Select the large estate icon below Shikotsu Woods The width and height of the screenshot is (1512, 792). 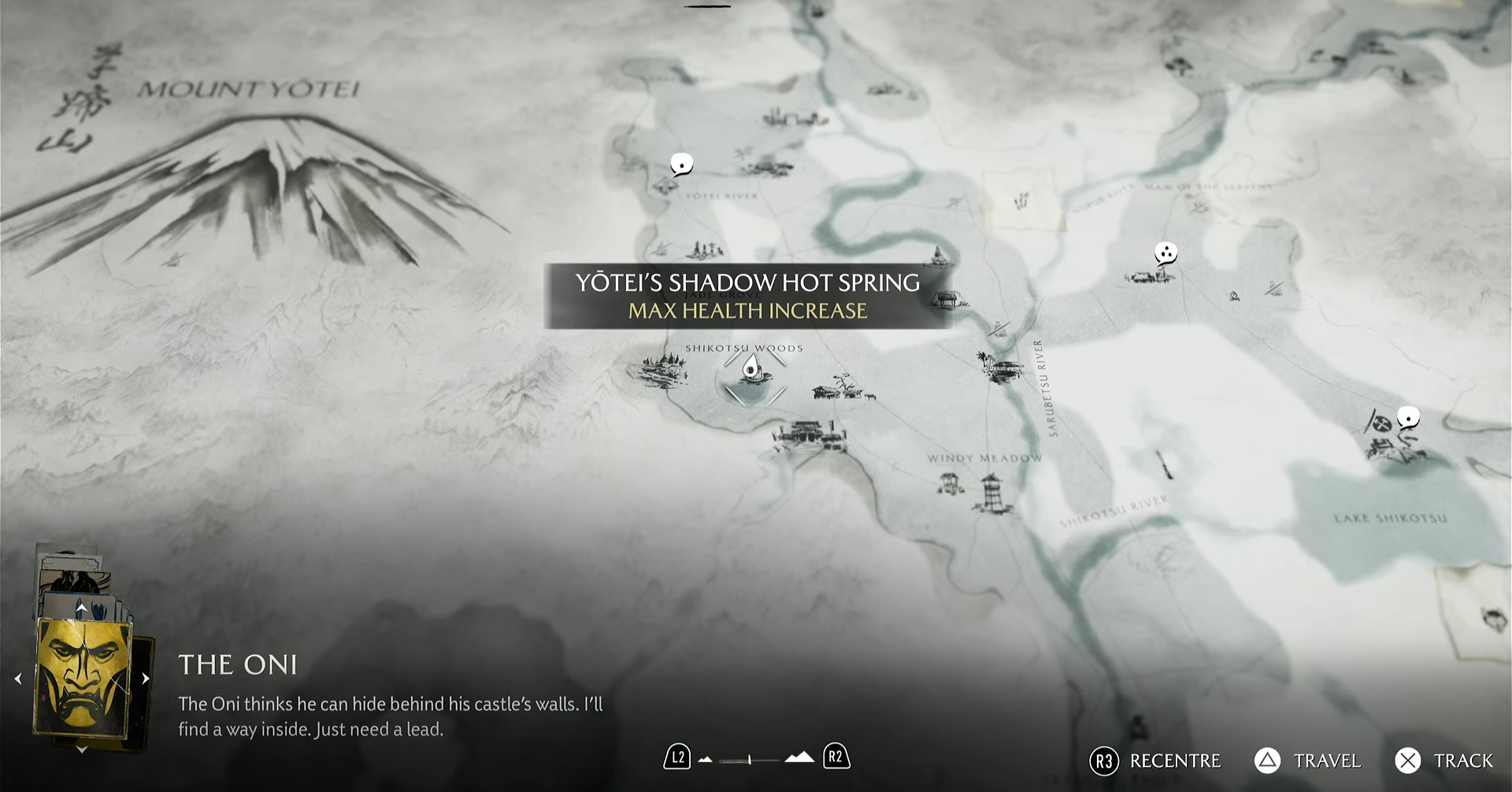(810, 436)
